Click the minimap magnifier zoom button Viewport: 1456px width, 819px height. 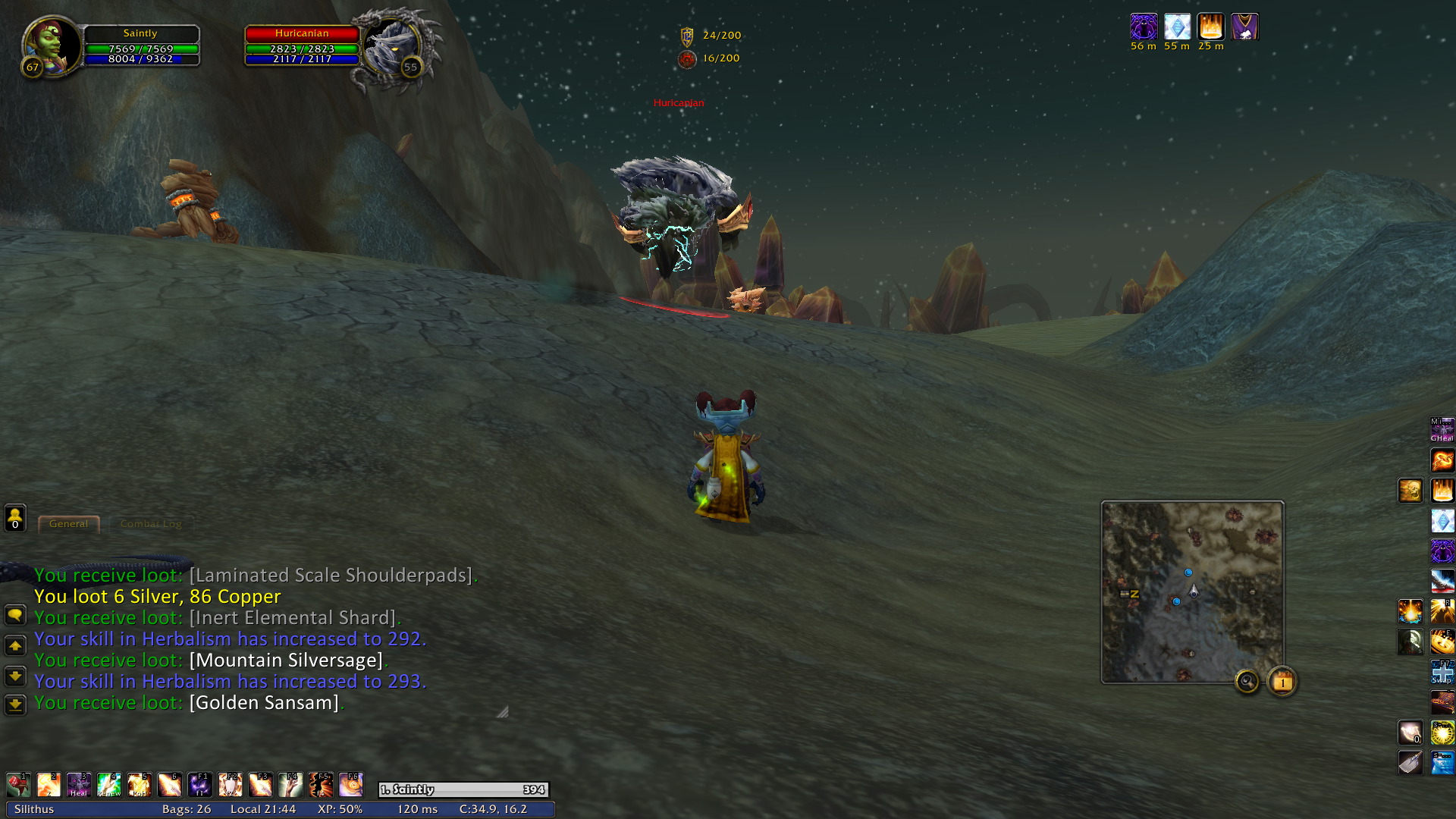1247,682
